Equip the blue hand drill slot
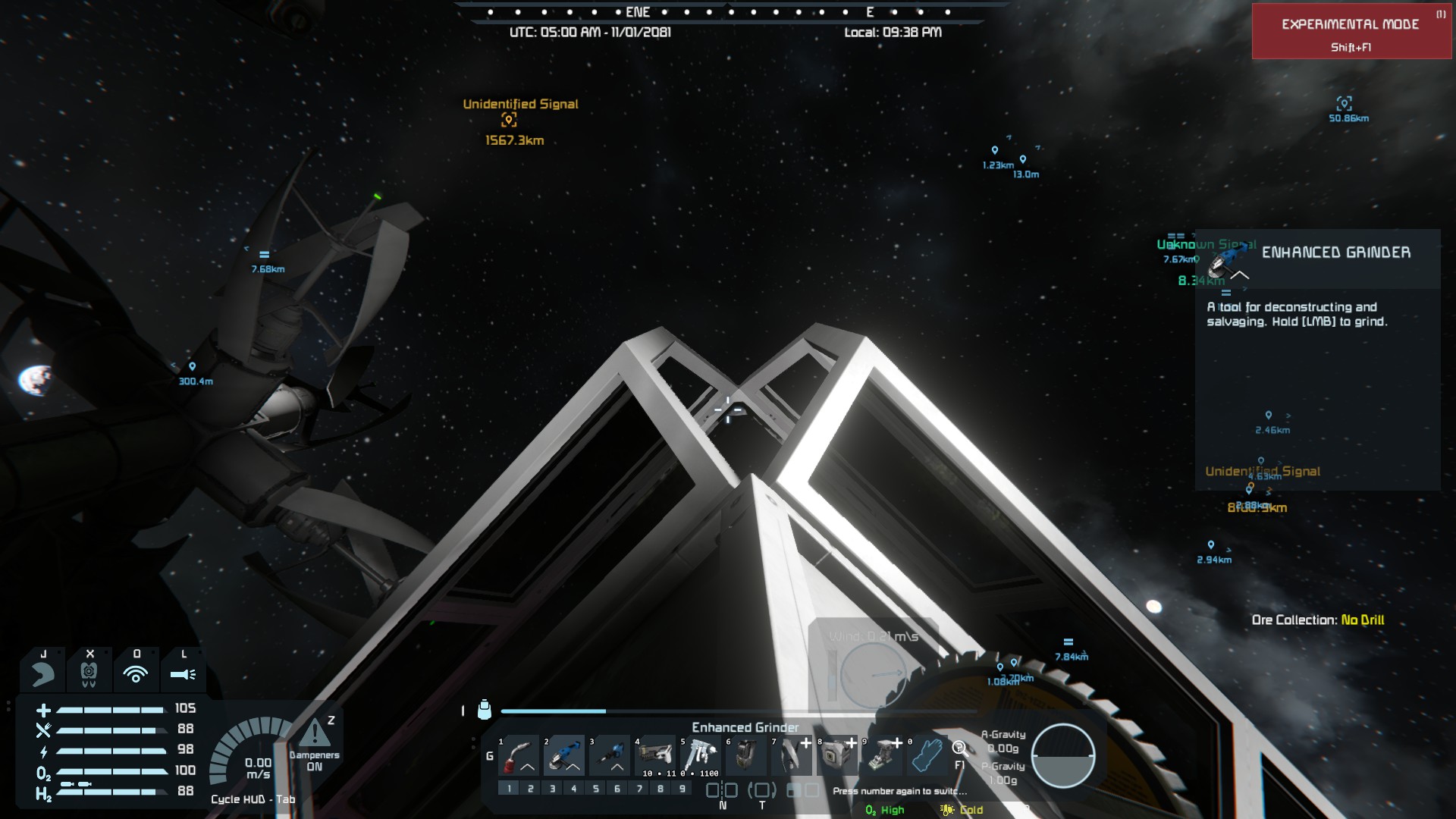 (x=610, y=756)
